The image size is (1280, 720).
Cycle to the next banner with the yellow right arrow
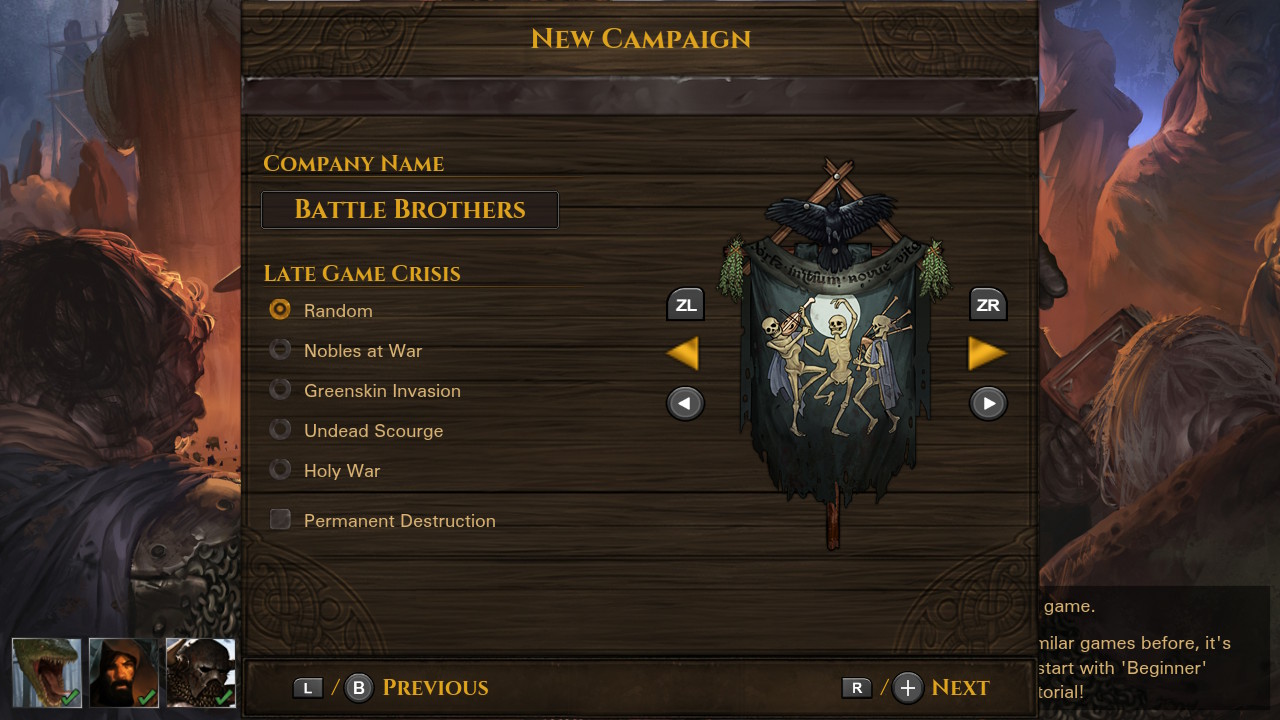pyautogui.click(x=988, y=352)
